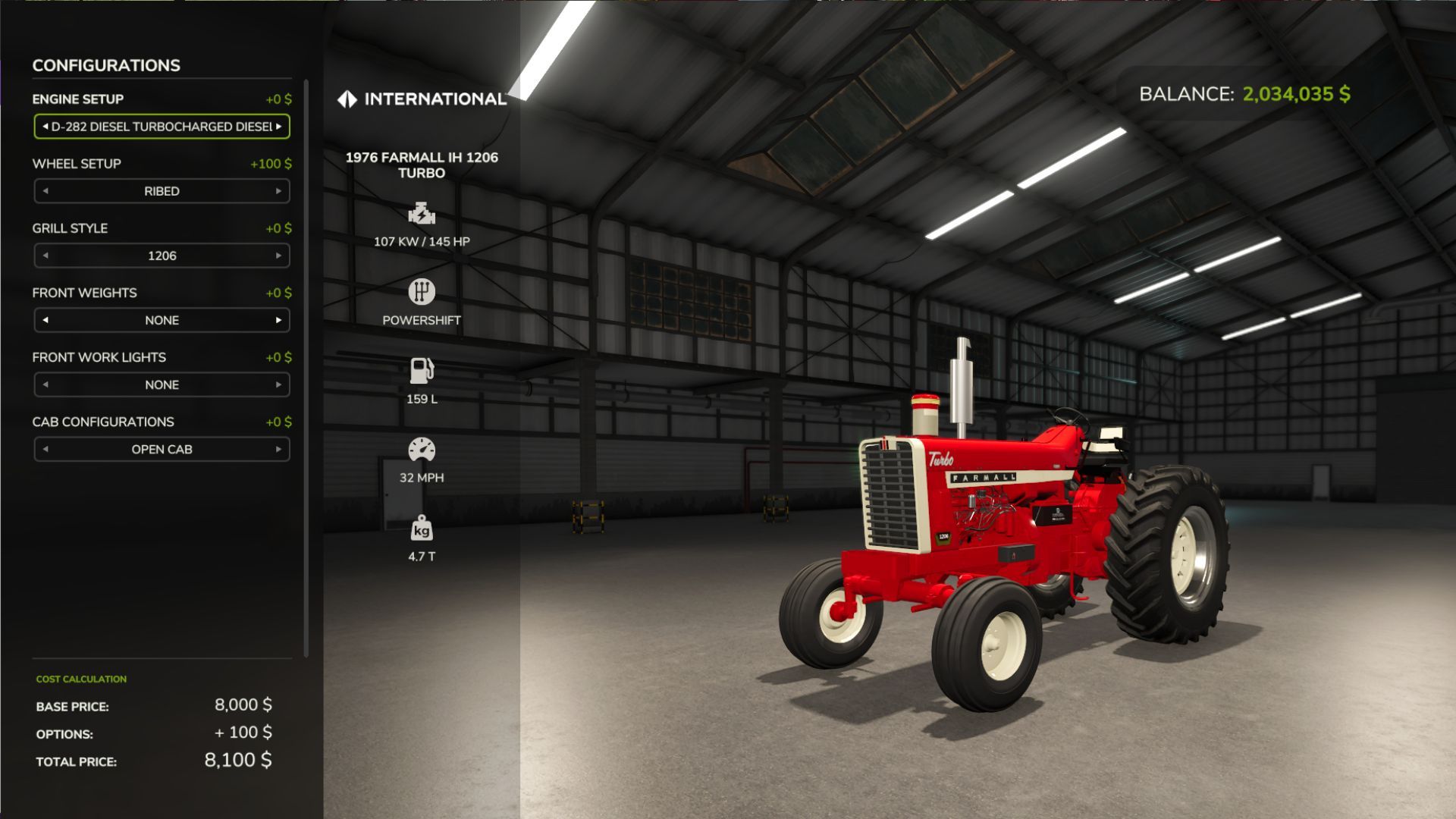Toggle Front Weights option off

tap(161, 320)
